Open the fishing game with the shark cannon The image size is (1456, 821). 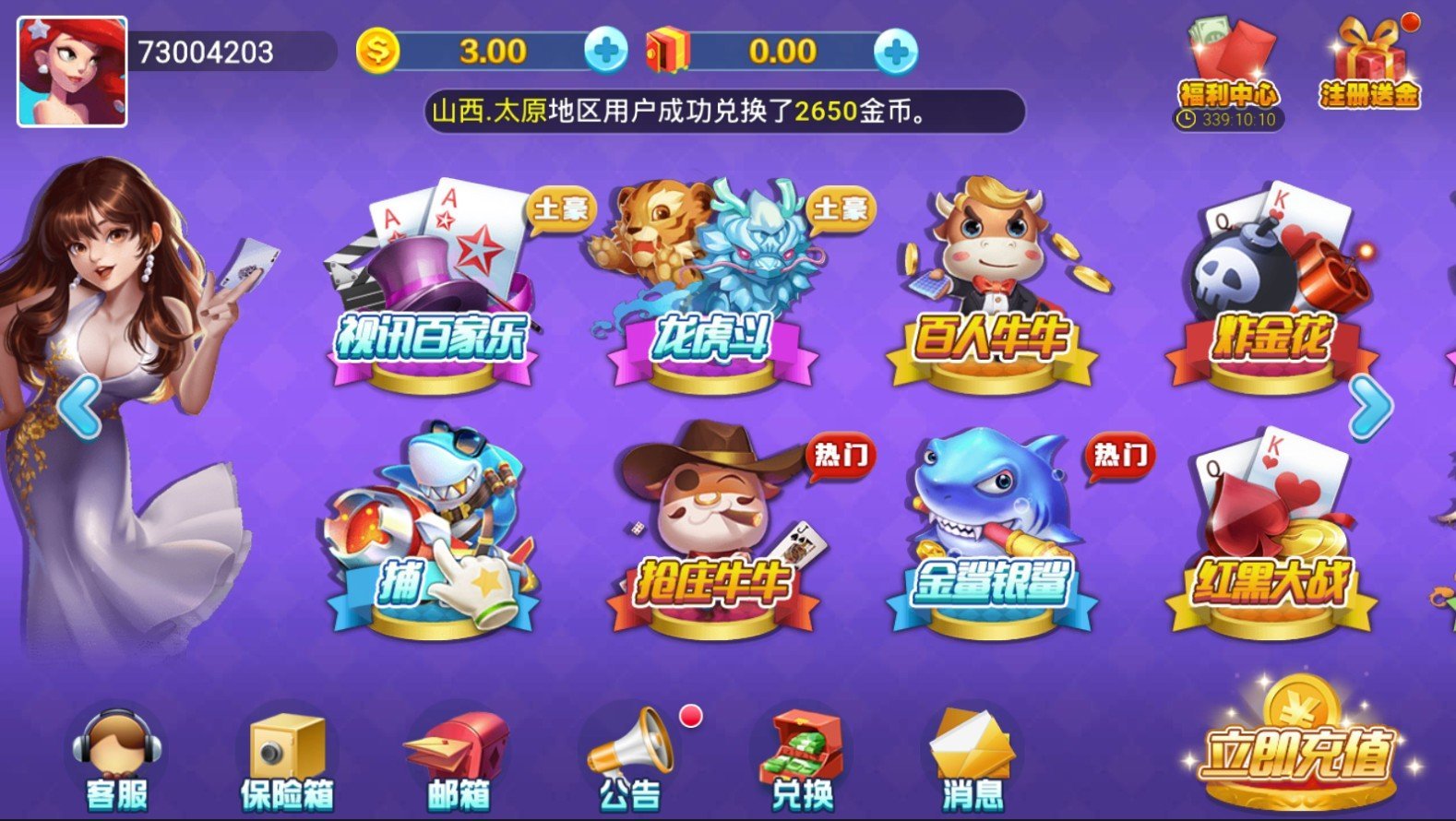pyautogui.click(x=432, y=535)
